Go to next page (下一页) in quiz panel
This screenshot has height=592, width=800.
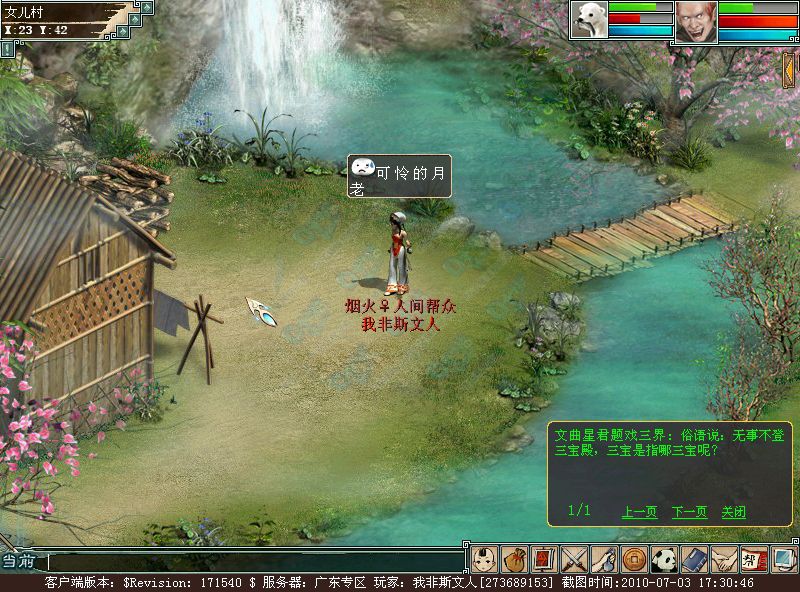point(689,512)
